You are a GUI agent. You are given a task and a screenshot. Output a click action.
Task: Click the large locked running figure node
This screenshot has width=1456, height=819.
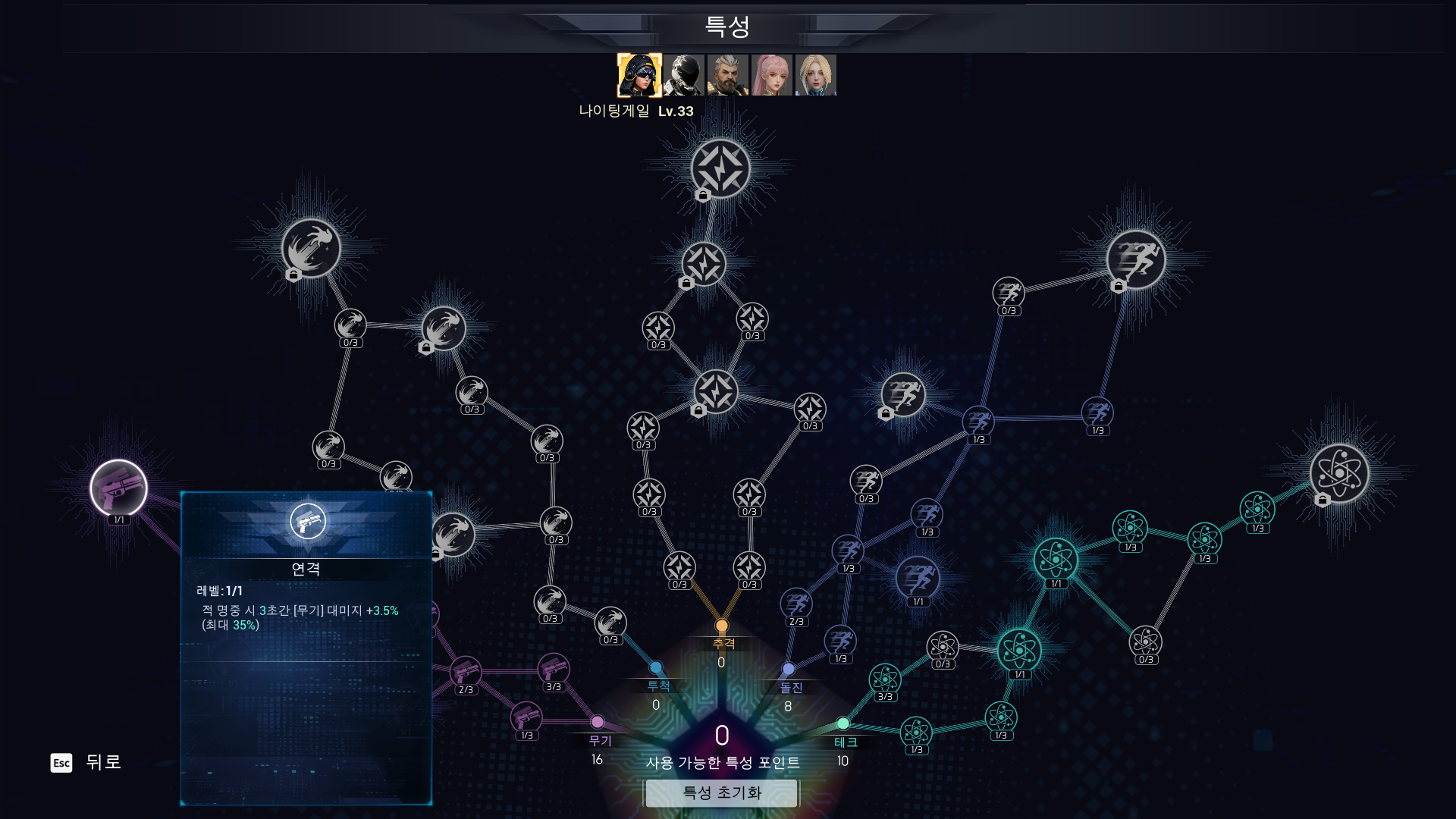click(x=1135, y=260)
